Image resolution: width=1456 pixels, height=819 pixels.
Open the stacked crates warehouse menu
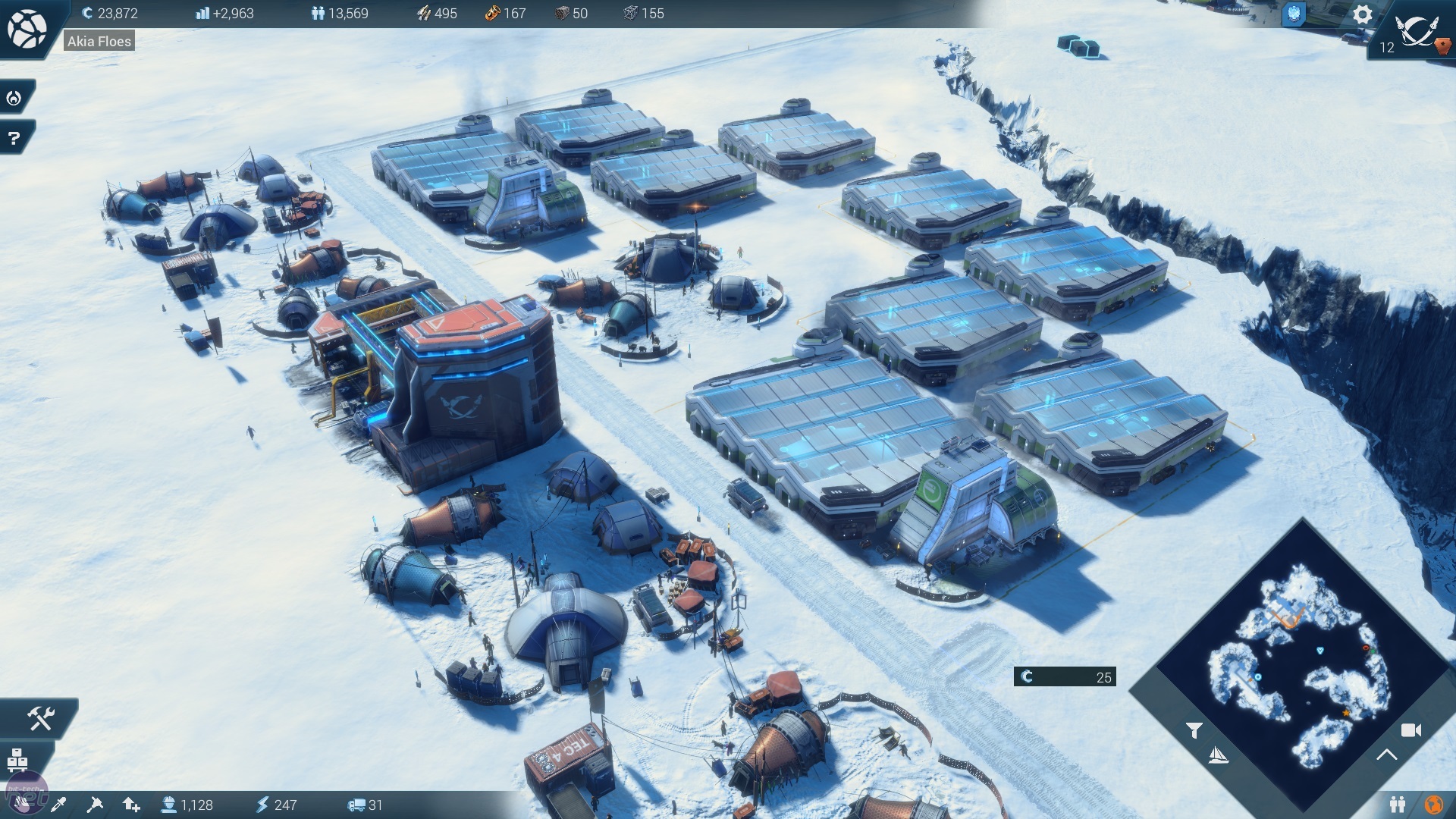[17, 758]
